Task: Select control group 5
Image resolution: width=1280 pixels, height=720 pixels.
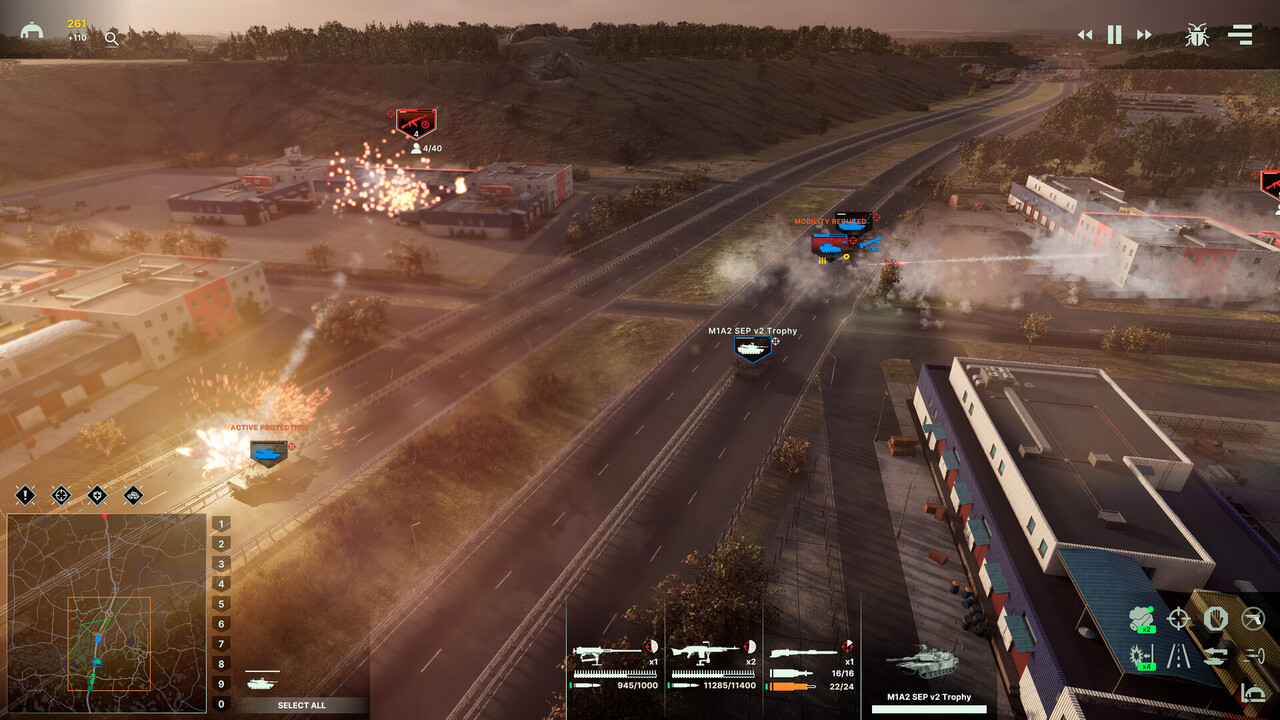Action: tap(221, 604)
